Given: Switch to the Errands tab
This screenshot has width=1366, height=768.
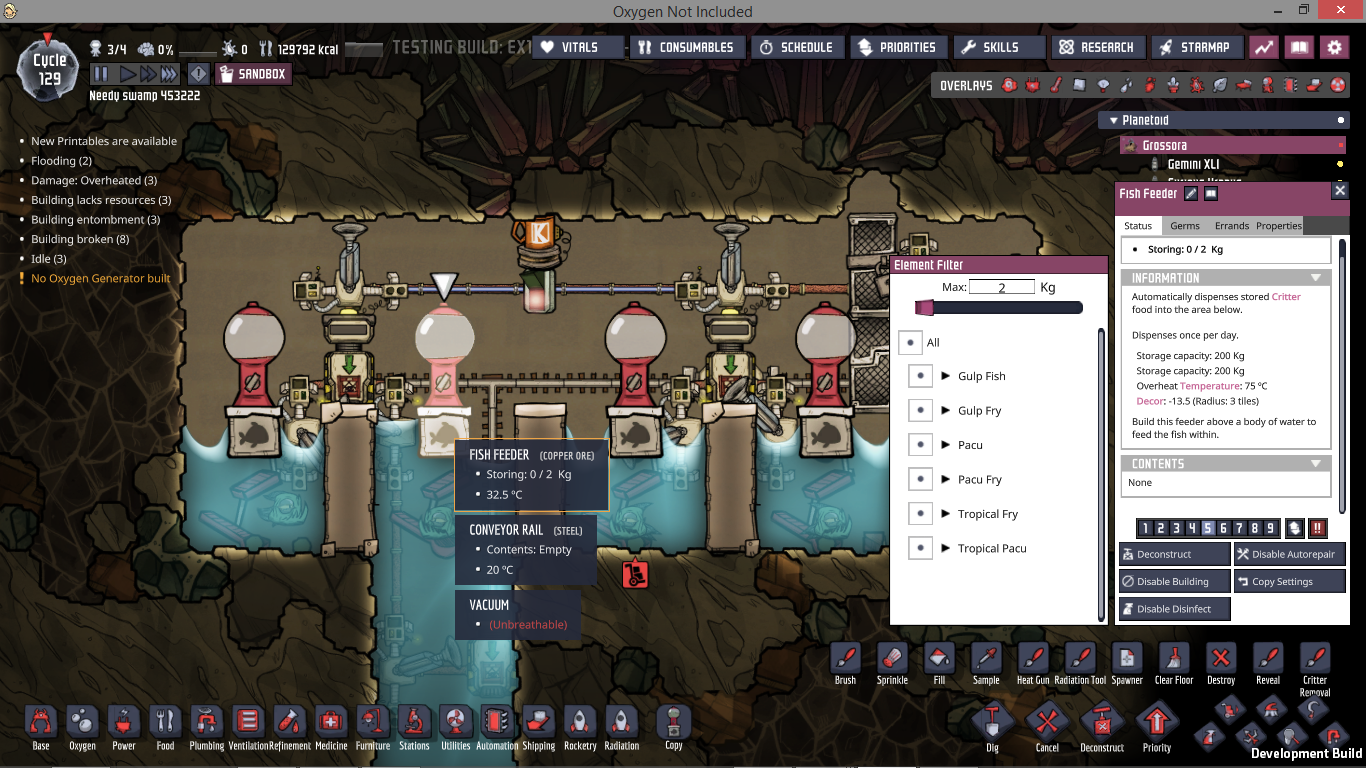Looking at the screenshot, I should (x=1231, y=226).
